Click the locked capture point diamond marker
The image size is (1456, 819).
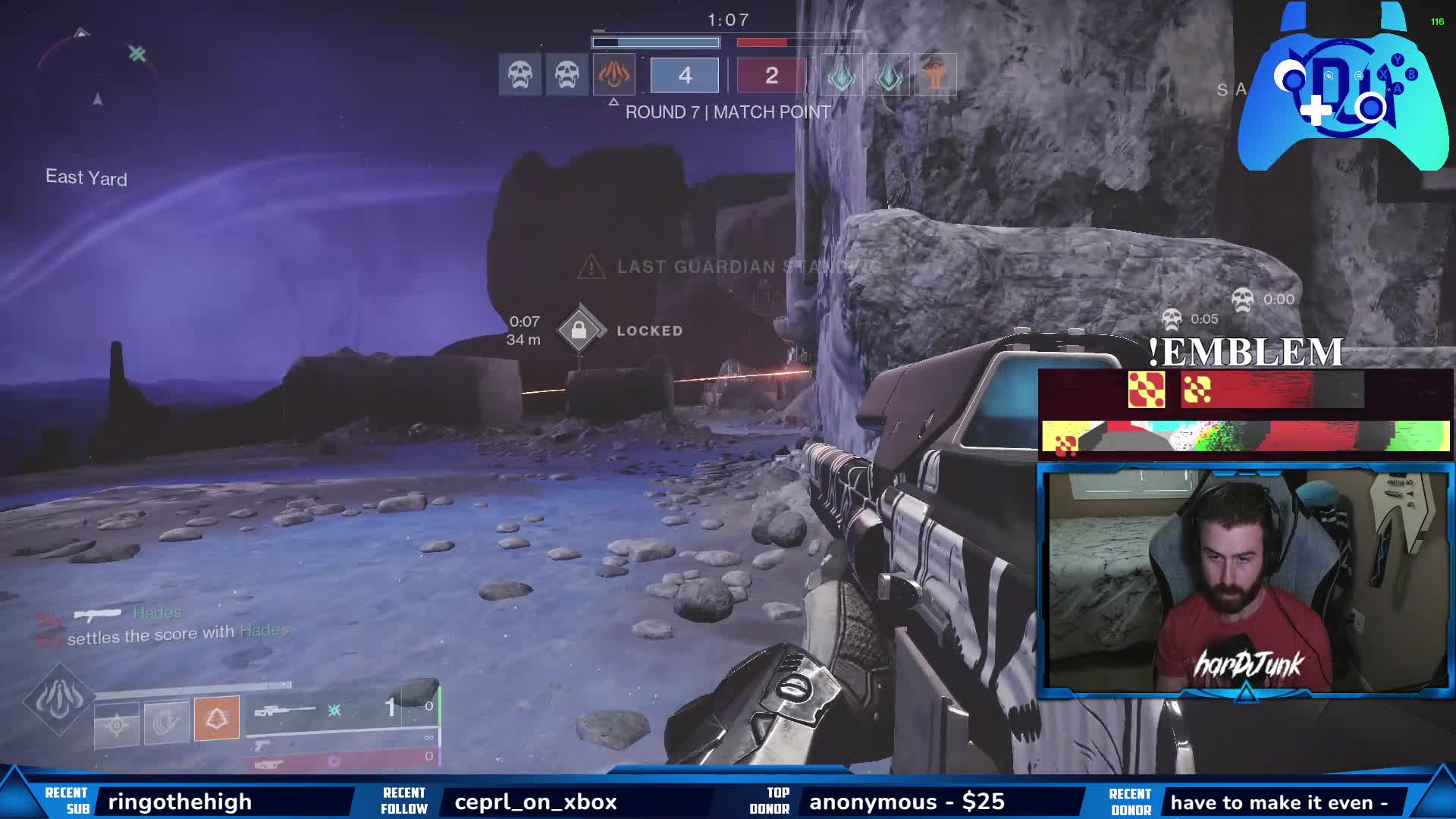click(x=579, y=330)
